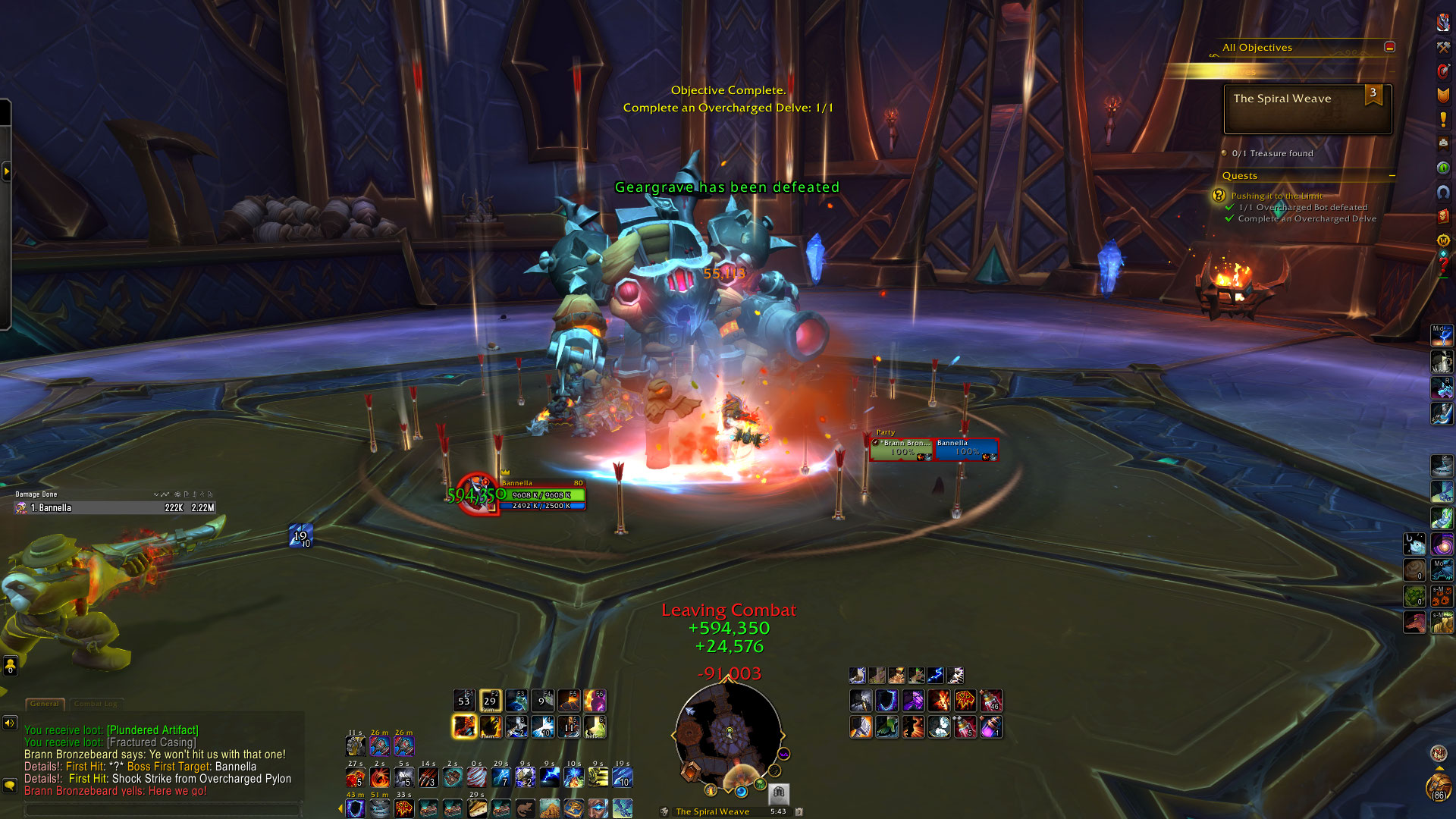Select the Pushing it to the Limit quest
1456x819 pixels.
point(1276,196)
